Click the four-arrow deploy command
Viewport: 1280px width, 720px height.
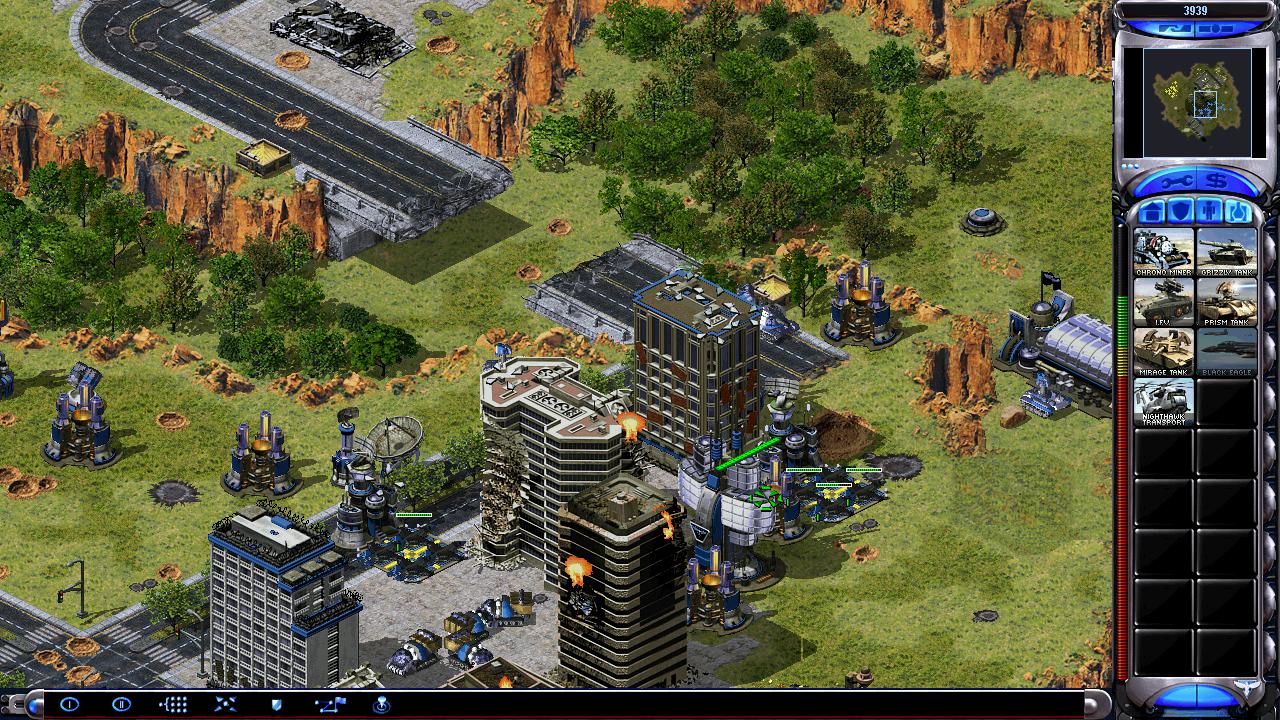(225, 704)
